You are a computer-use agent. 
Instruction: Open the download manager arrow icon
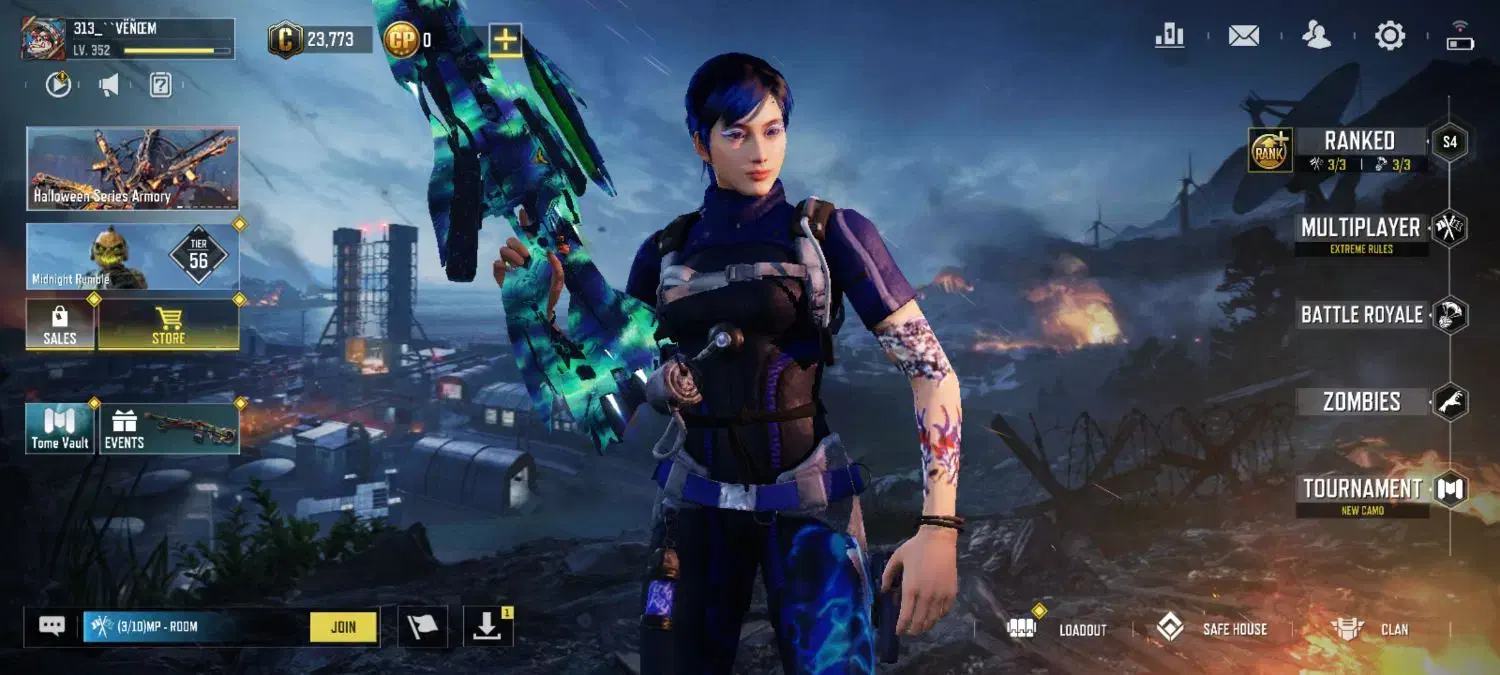coord(487,627)
